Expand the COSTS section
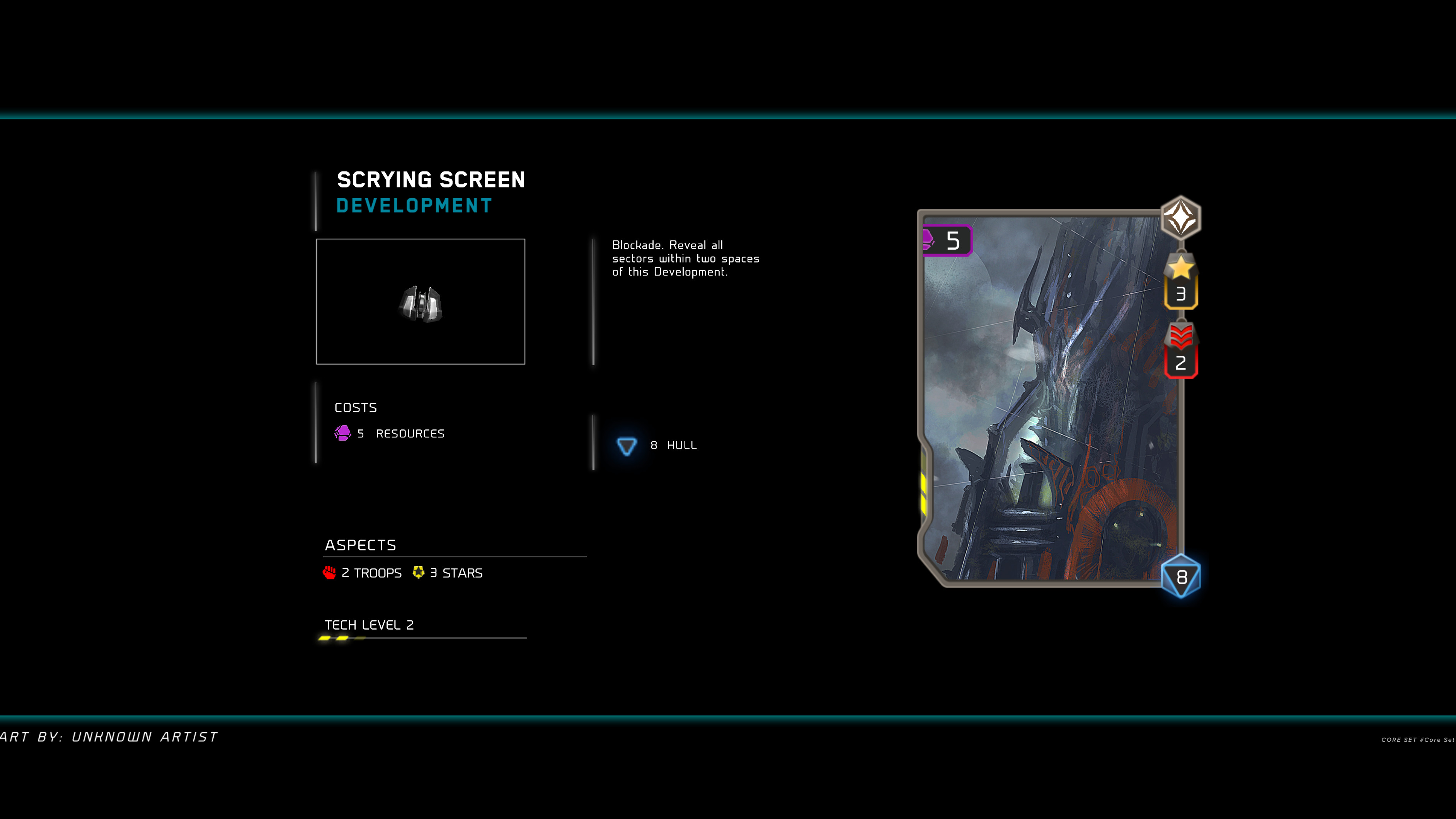Viewport: 1456px width, 819px height. (x=355, y=407)
